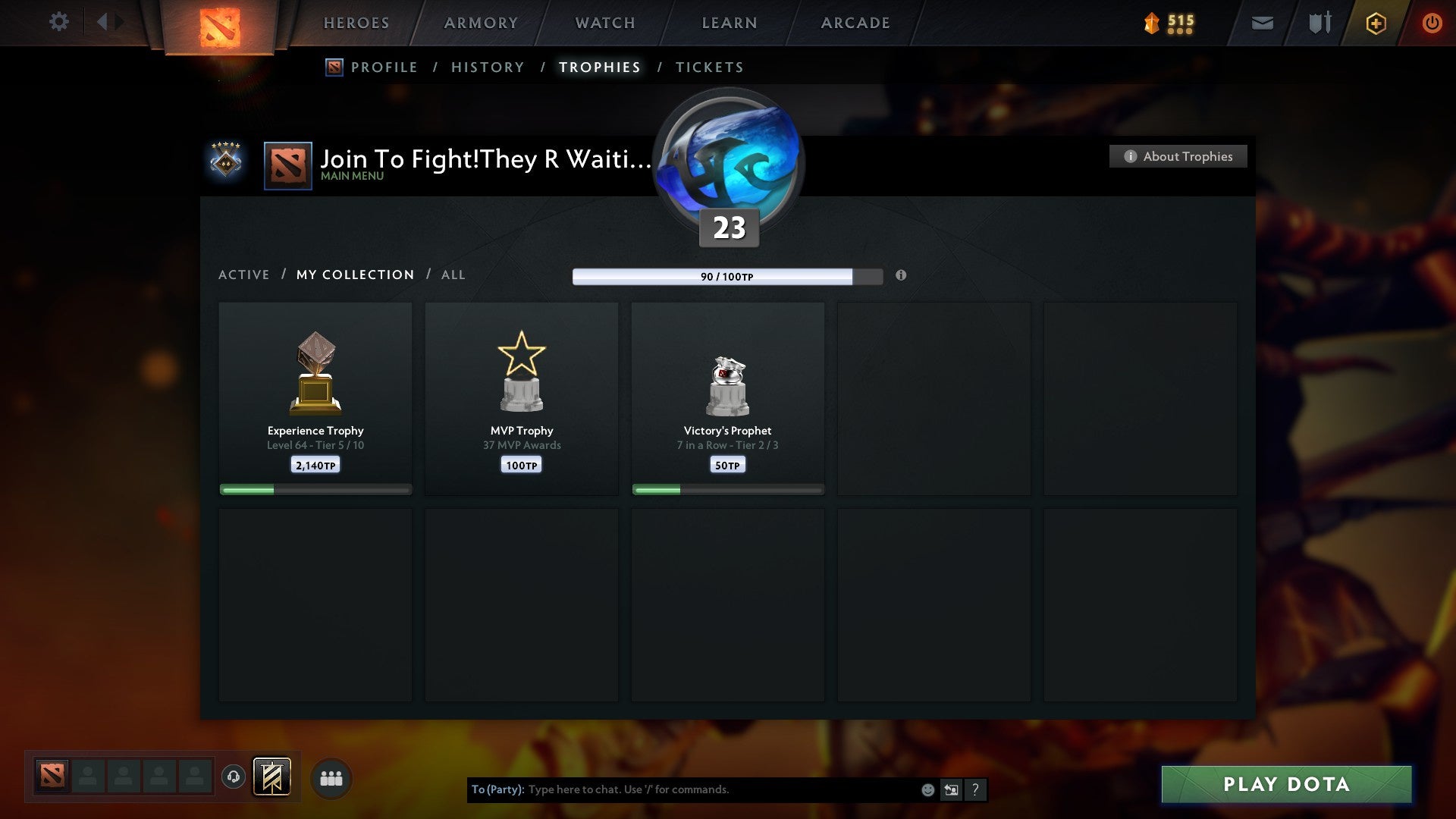Open the voice chat headset icon
This screenshot has height=819, width=1456.
tap(233, 777)
